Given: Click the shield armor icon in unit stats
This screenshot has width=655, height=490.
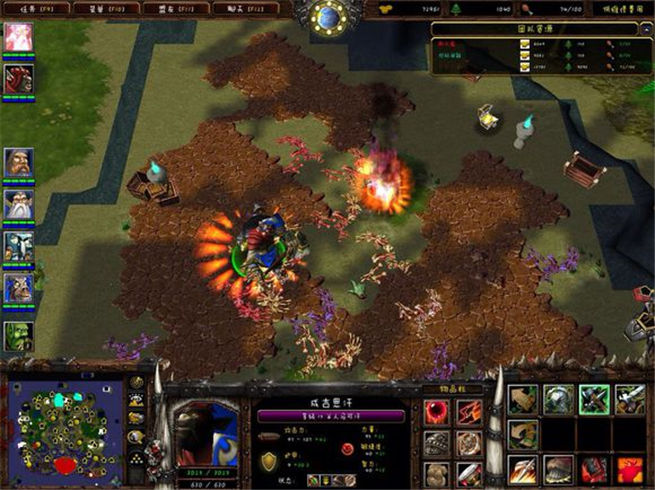Looking at the screenshot, I should (270, 462).
